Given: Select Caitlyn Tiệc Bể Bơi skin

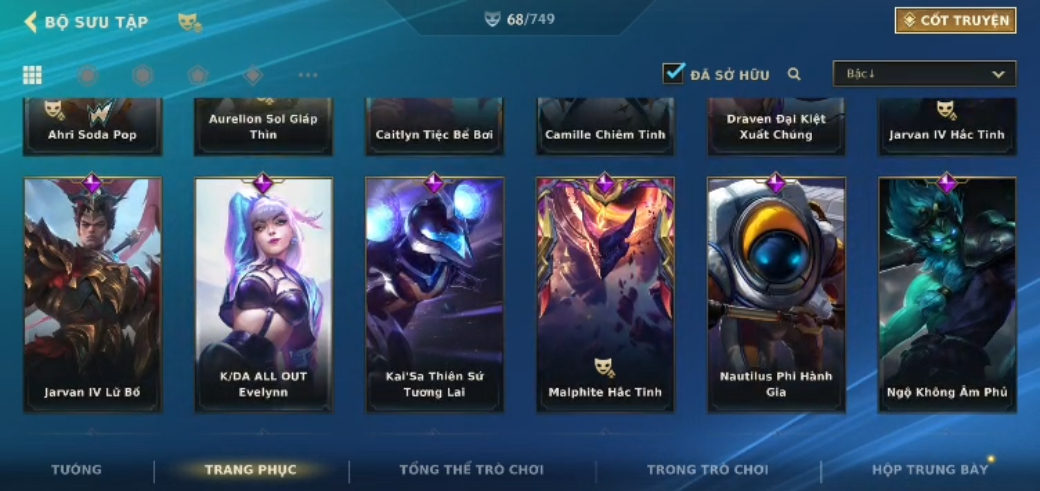Looking at the screenshot, I should click(x=434, y=127).
